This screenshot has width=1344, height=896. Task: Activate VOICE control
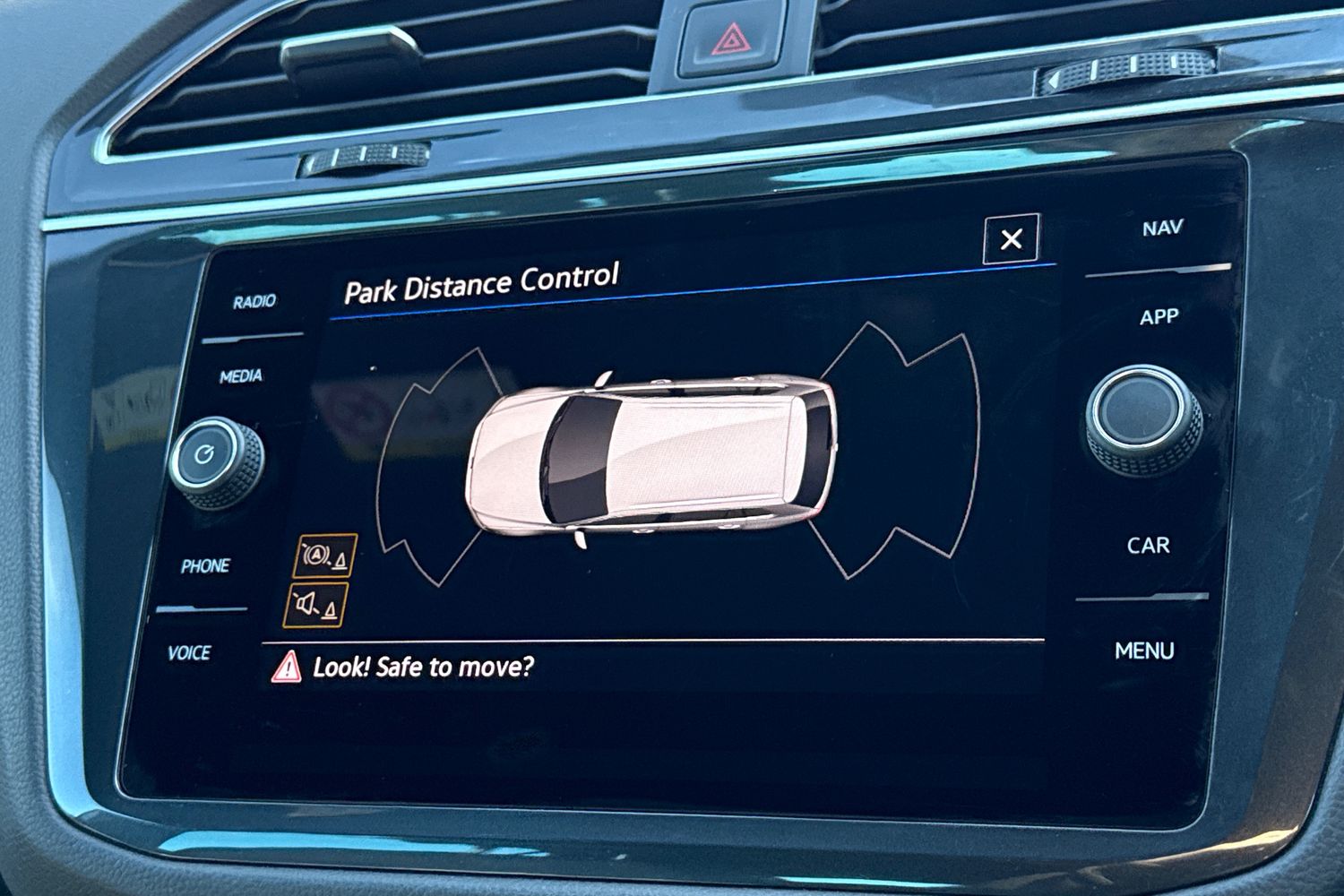pyautogui.click(x=189, y=653)
